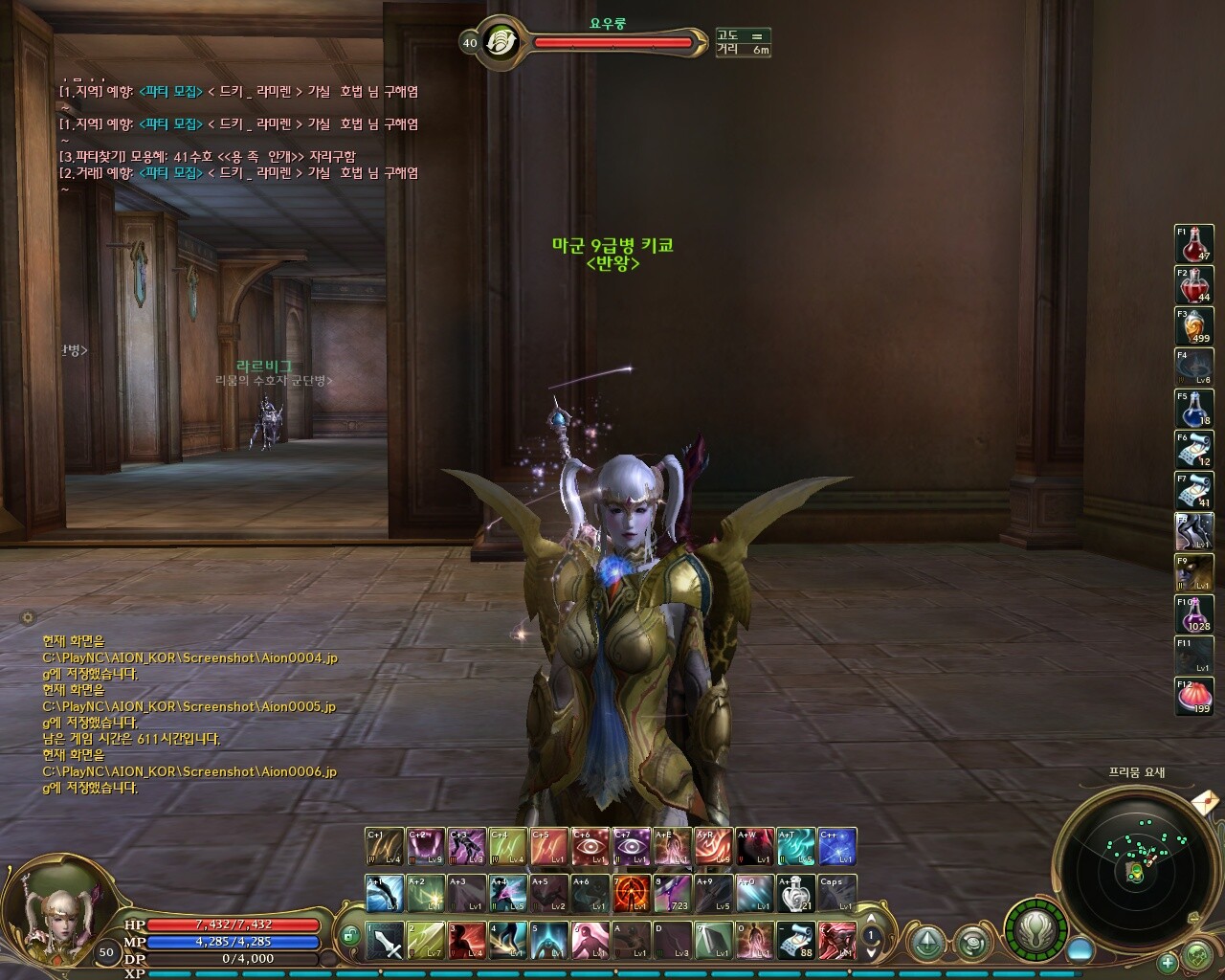
Task: Open the green plus button below the minimap
Action: tap(1168, 962)
